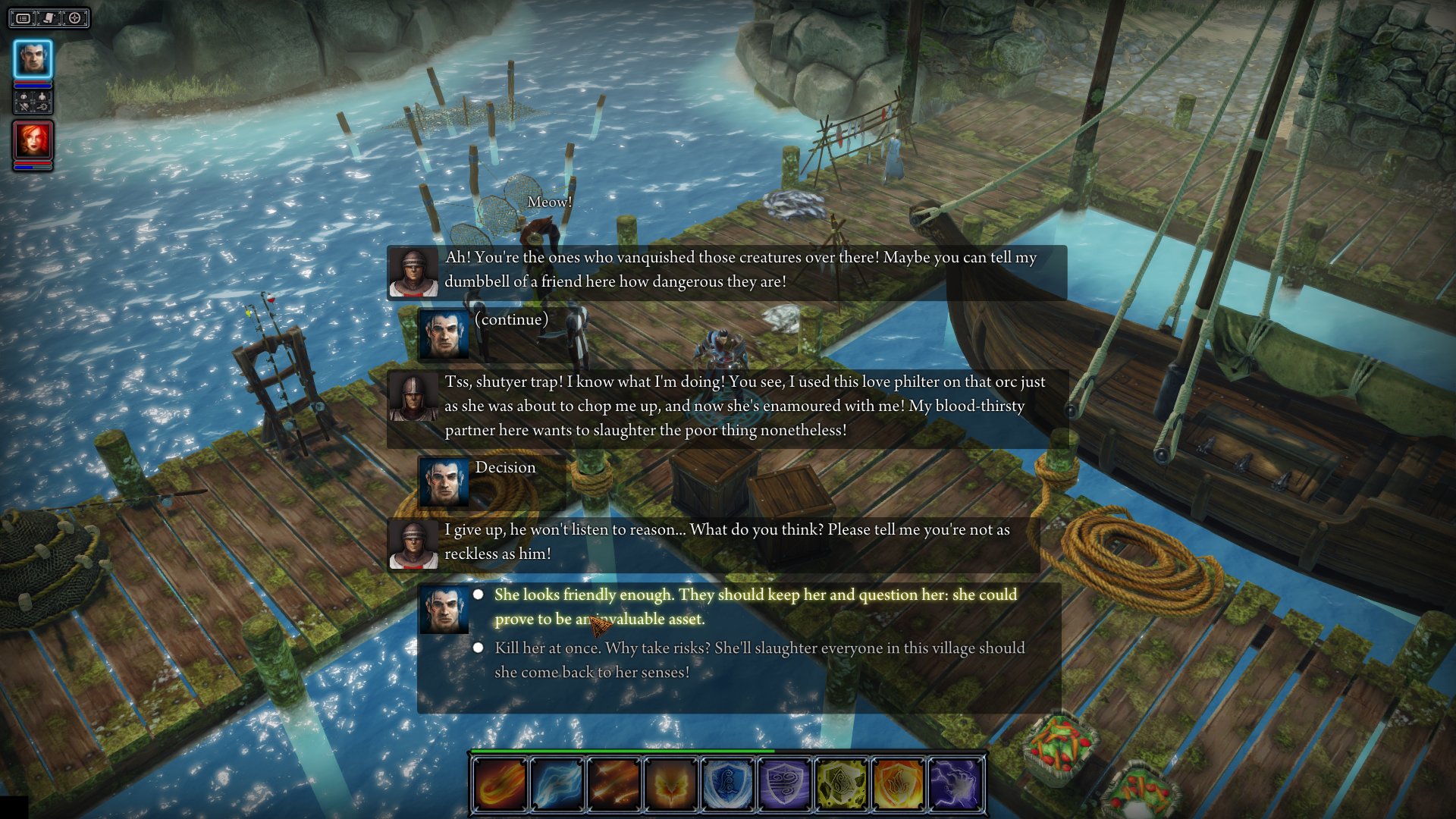Open the journal scroll button
The height and width of the screenshot is (819, 1456).
(x=49, y=18)
